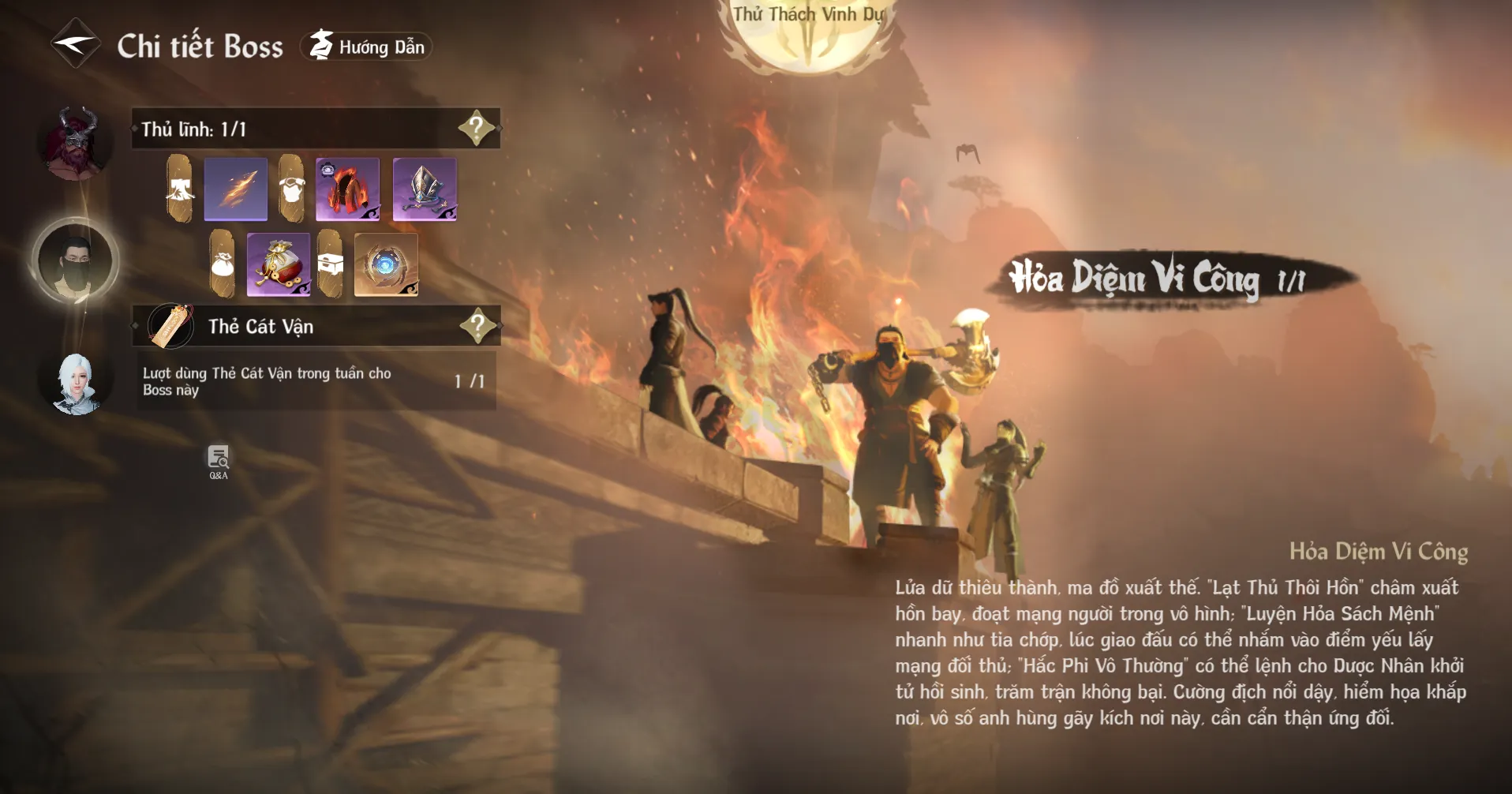This screenshot has width=1512, height=794.
Task: Inspect the blue orb reward item
Action: pyautogui.click(x=386, y=265)
